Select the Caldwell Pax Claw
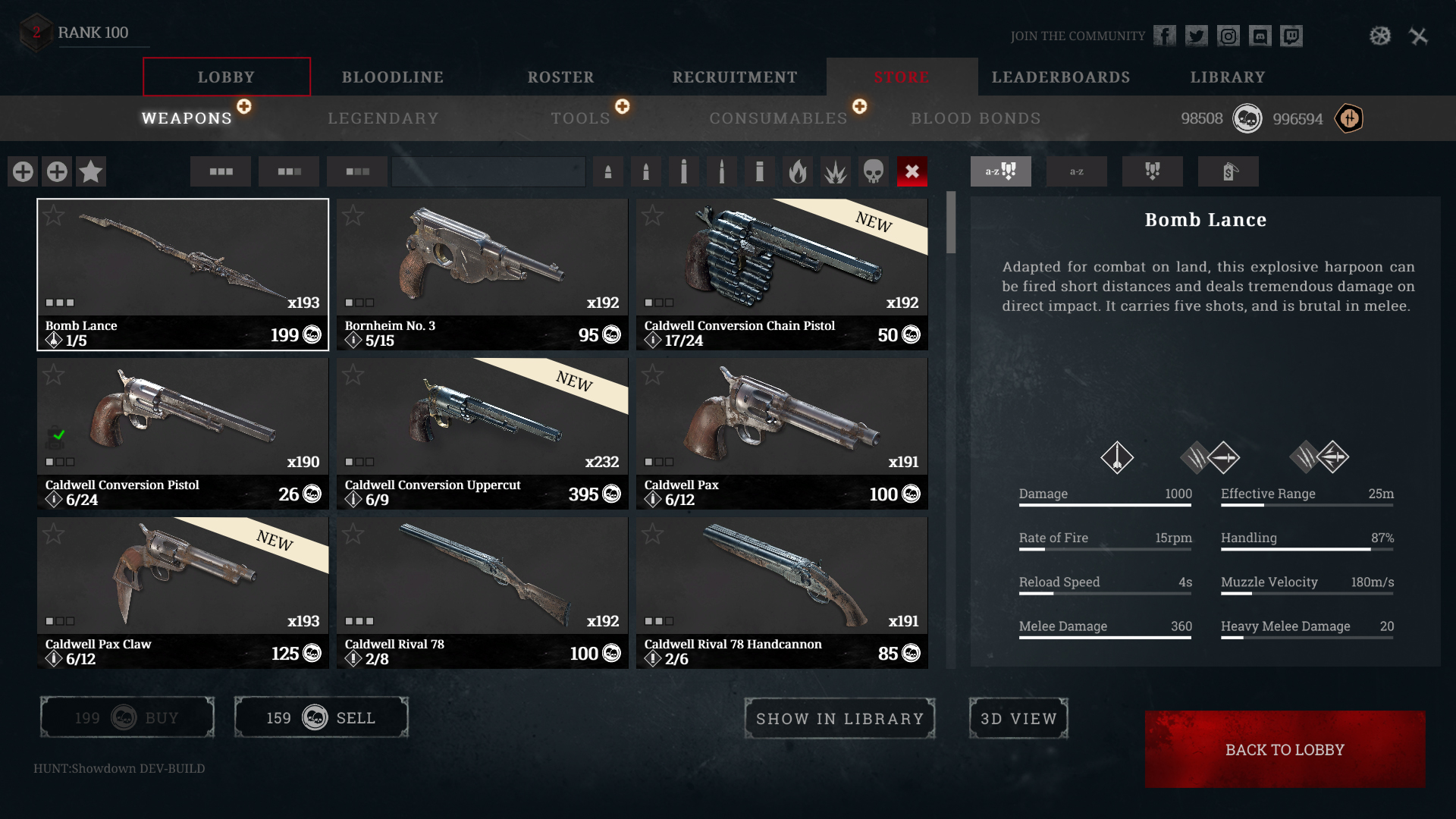 tap(183, 592)
